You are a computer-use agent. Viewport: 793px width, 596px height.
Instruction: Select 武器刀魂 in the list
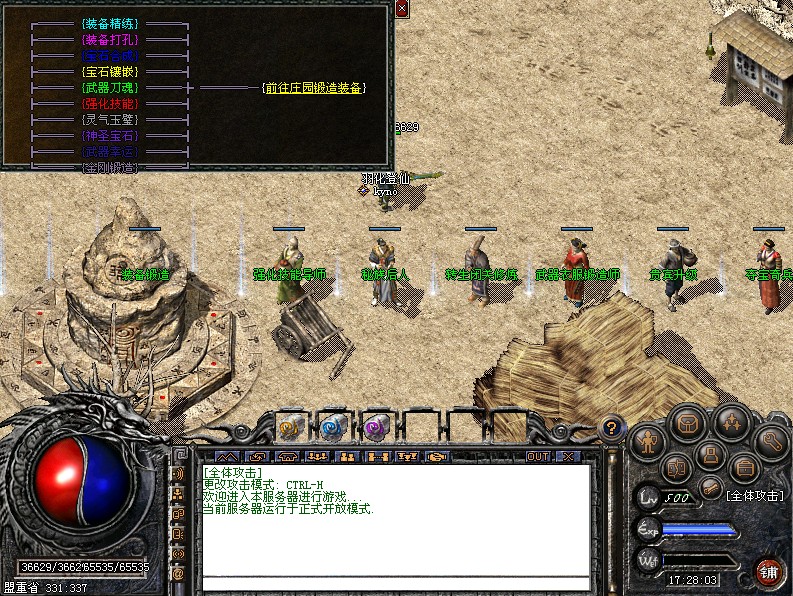coord(110,88)
